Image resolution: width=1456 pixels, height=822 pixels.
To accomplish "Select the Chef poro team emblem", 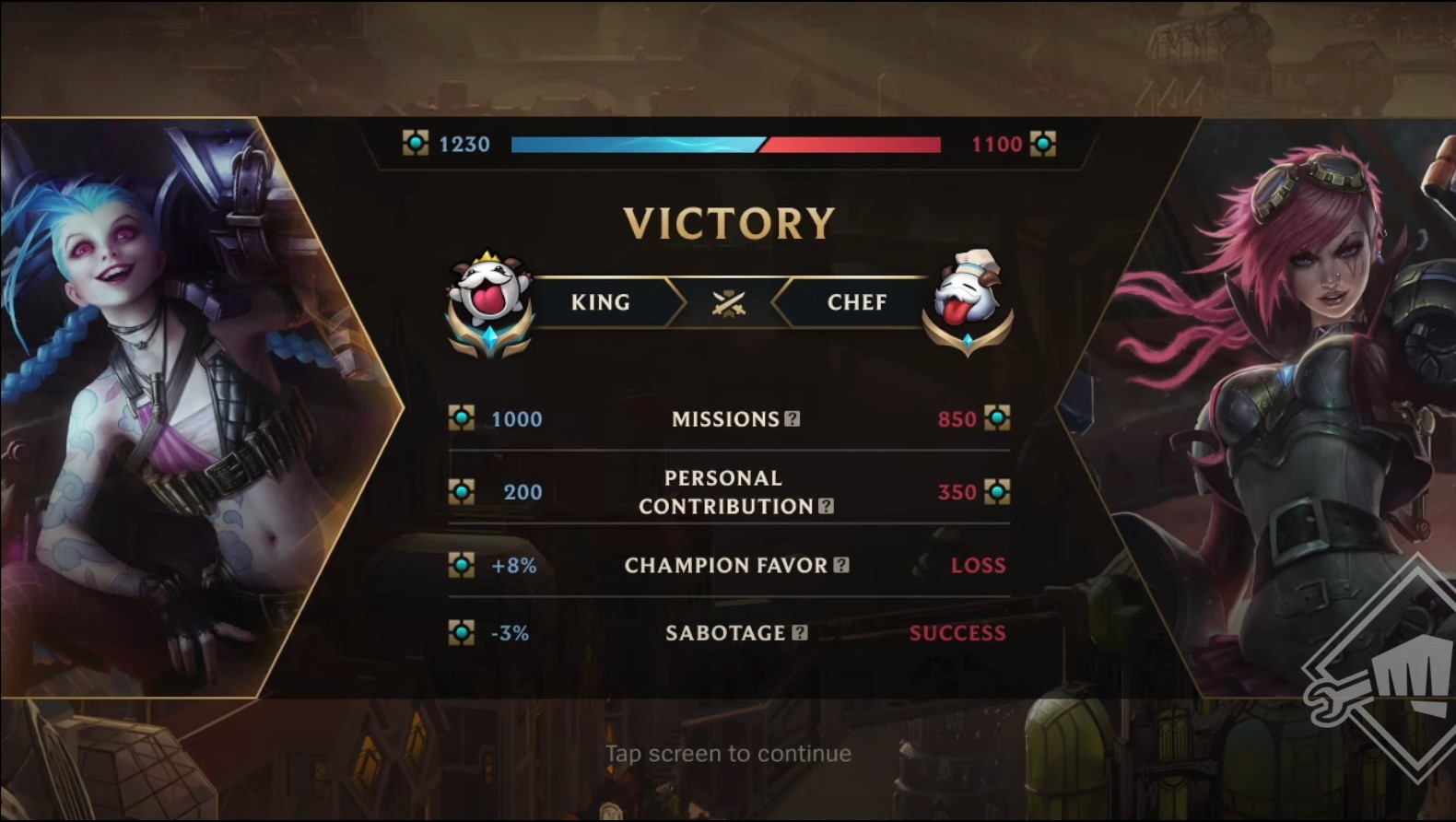I will 966,302.
